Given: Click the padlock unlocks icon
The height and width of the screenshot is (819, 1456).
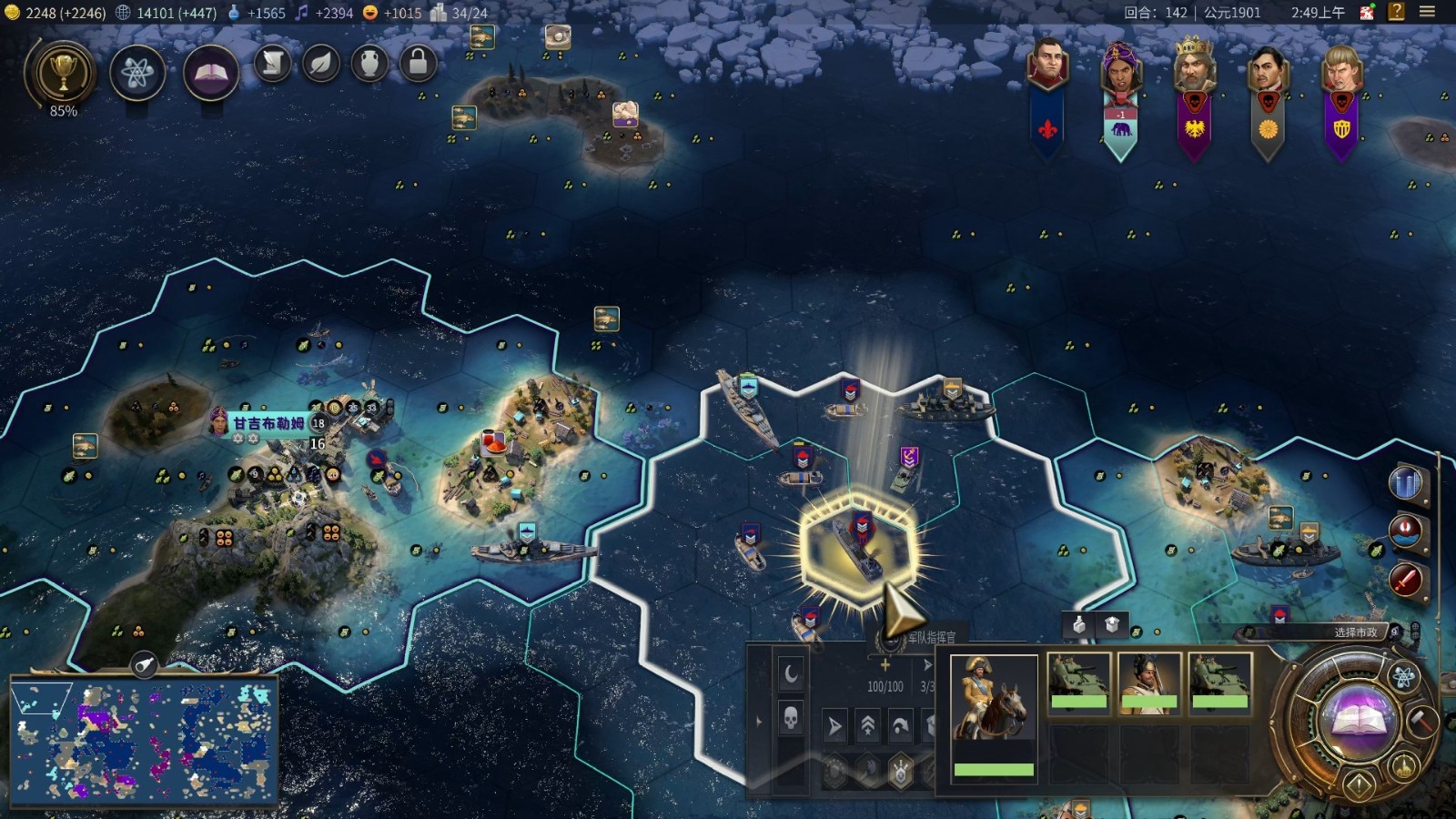Looking at the screenshot, I should 418,63.
